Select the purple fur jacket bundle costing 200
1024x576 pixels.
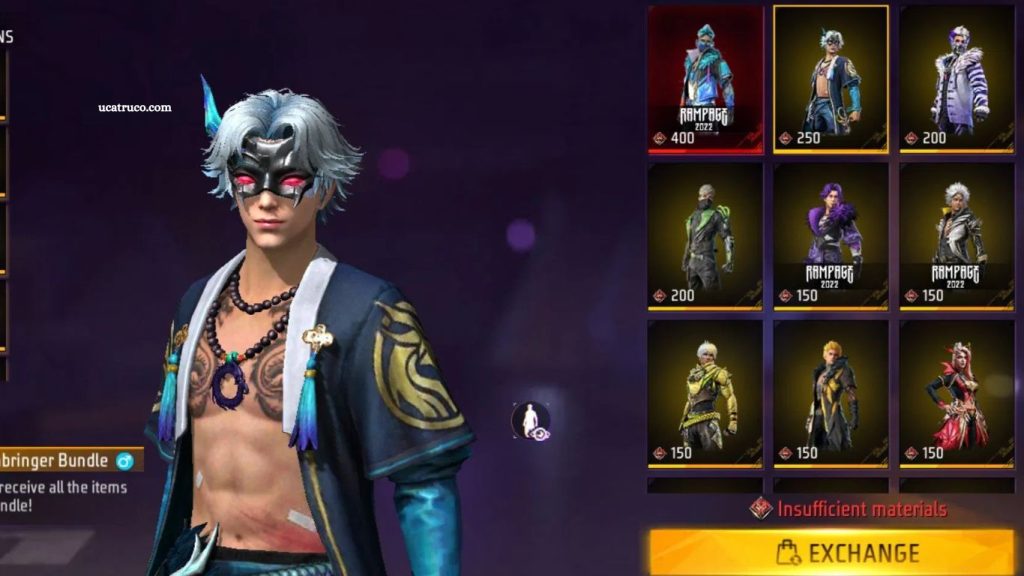point(957,79)
